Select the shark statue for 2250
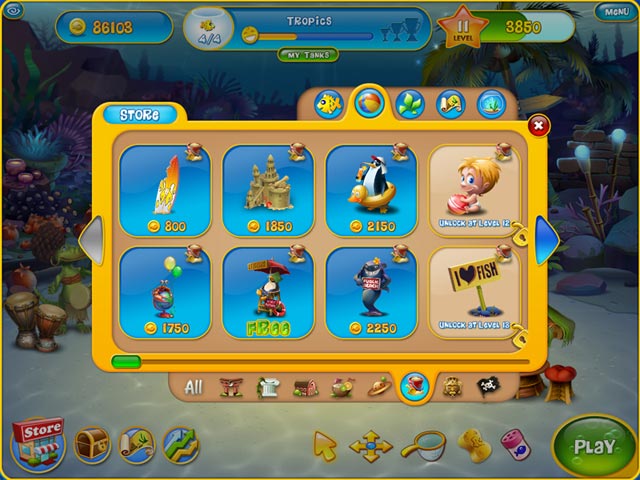 (x=371, y=292)
